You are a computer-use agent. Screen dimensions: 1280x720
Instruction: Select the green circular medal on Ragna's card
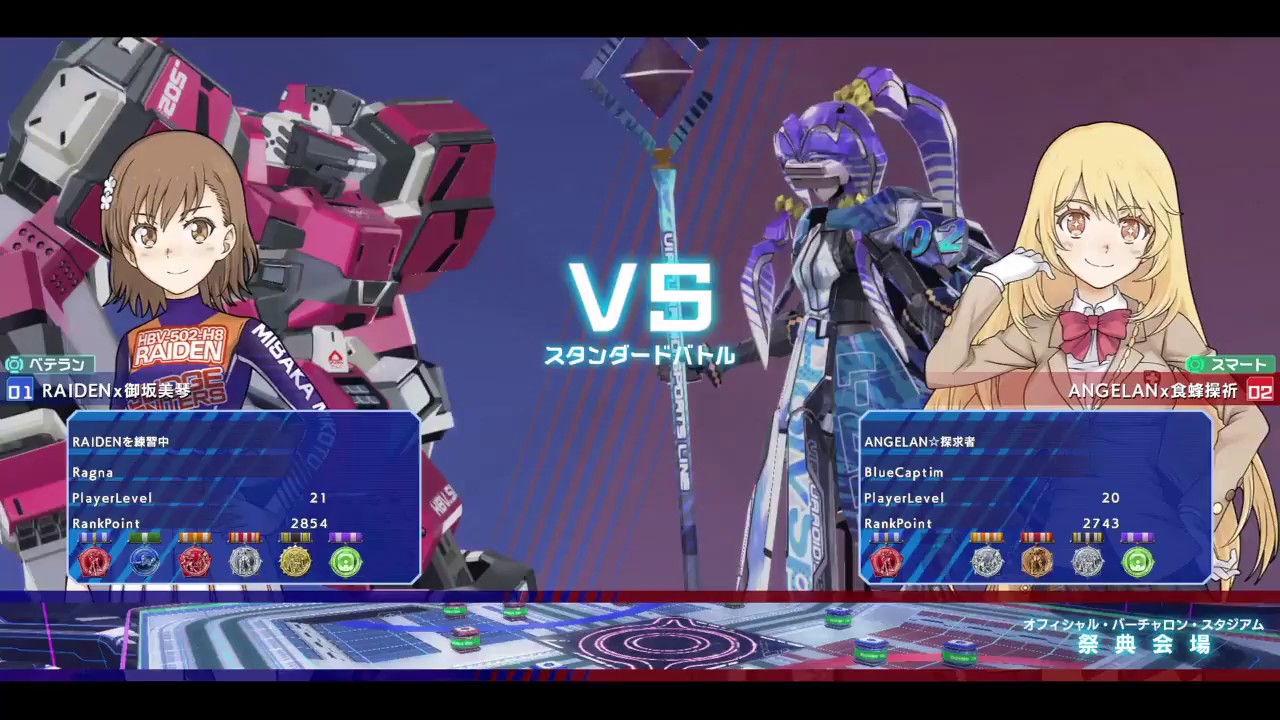click(345, 562)
